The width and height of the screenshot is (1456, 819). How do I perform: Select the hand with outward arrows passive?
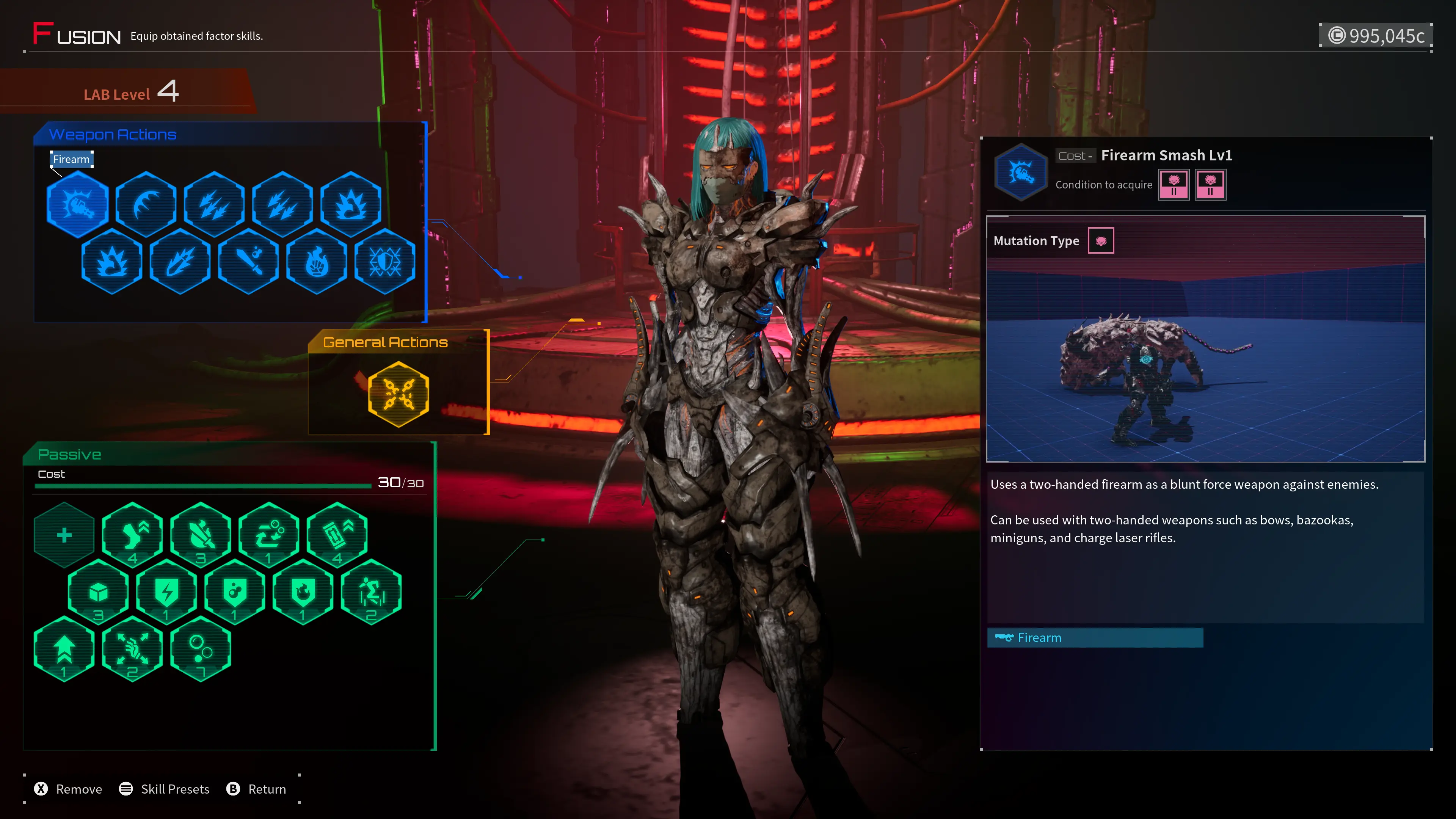point(133,649)
